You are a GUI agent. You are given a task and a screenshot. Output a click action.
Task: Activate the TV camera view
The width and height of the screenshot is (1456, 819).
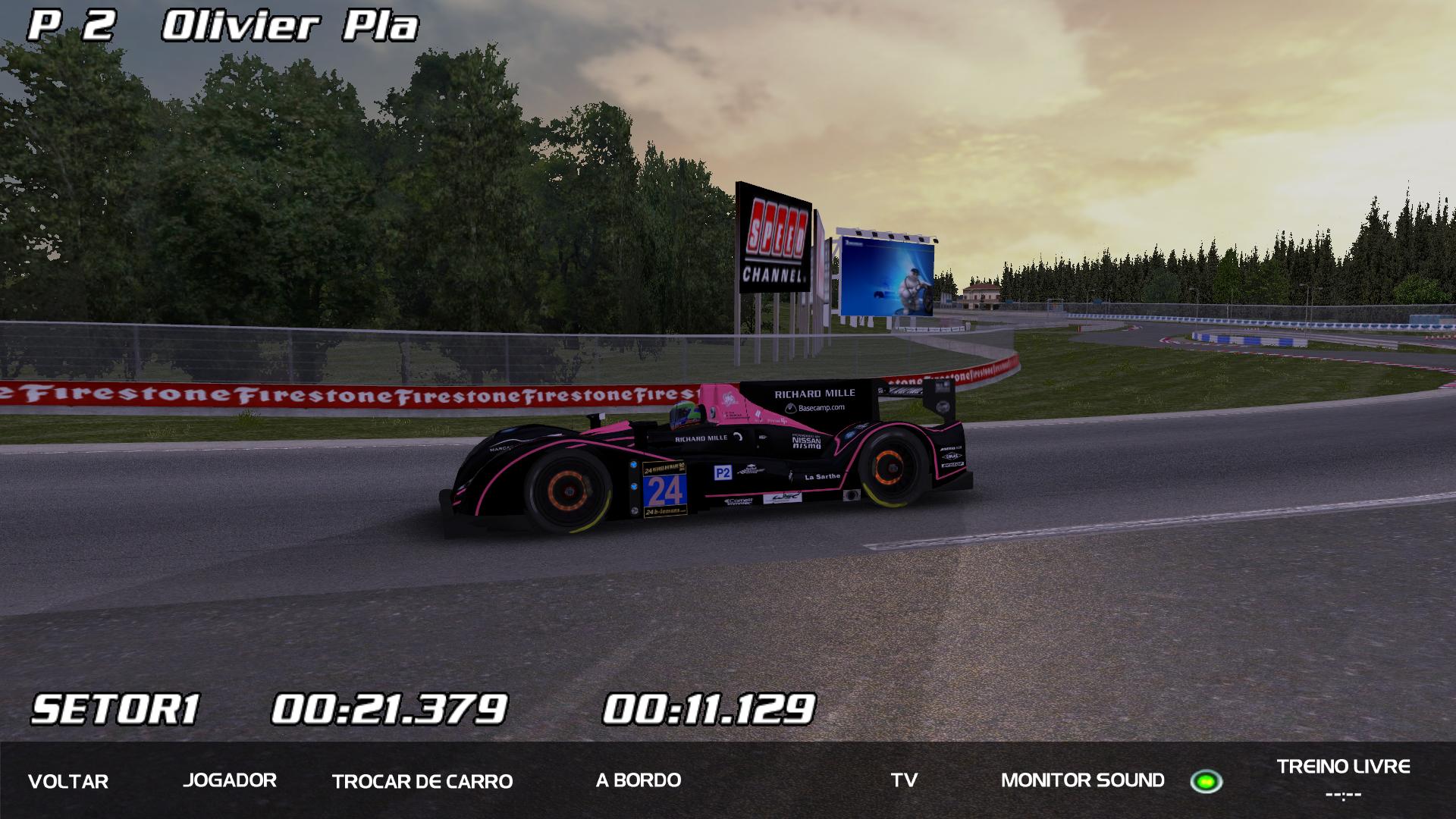tap(904, 780)
